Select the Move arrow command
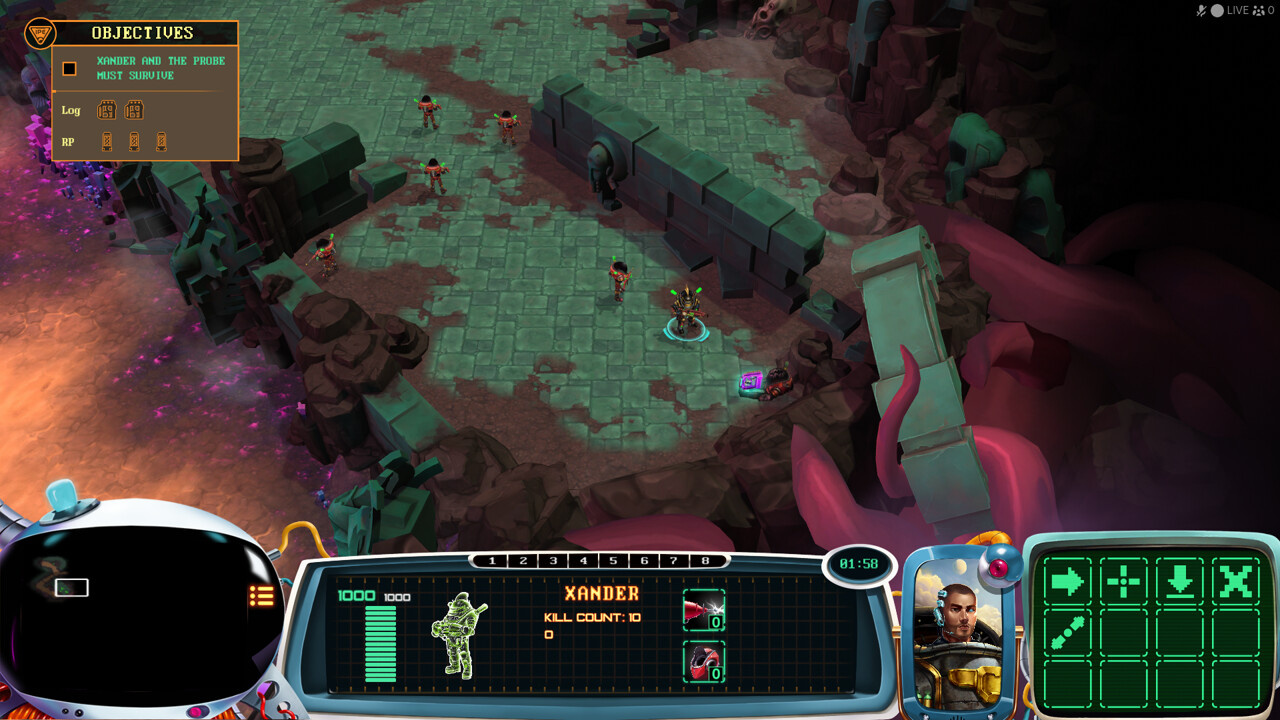Image resolution: width=1280 pixels, height=720 pixels. (x=1067, y=581)
